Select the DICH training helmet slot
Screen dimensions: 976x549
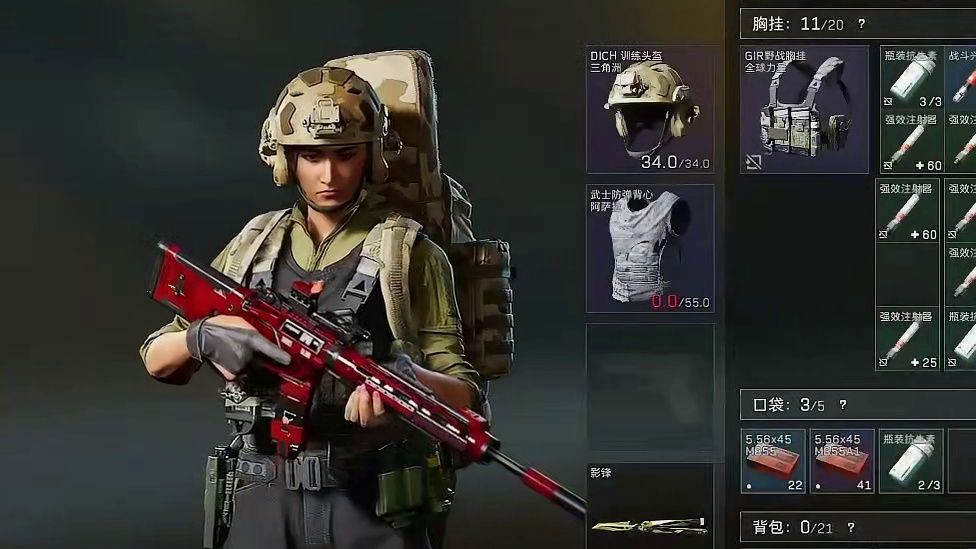[650, 109]
